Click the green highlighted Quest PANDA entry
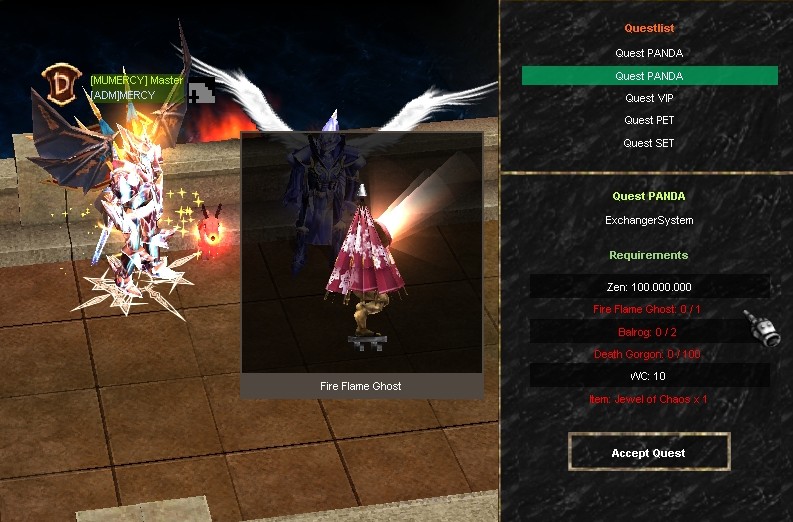Viewport: 793px width, 522px height. coord(649,76)
